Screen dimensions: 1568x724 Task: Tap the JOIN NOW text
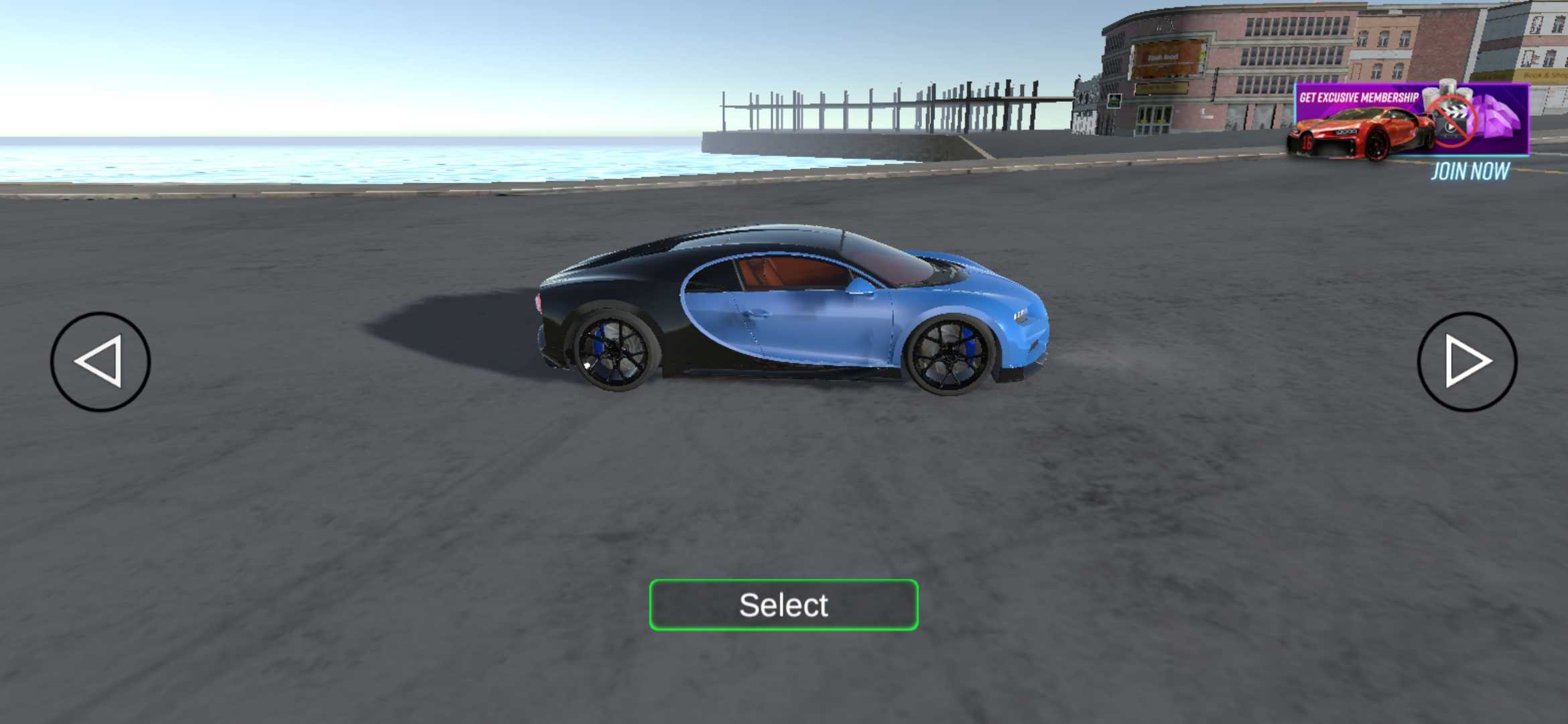1469,172
